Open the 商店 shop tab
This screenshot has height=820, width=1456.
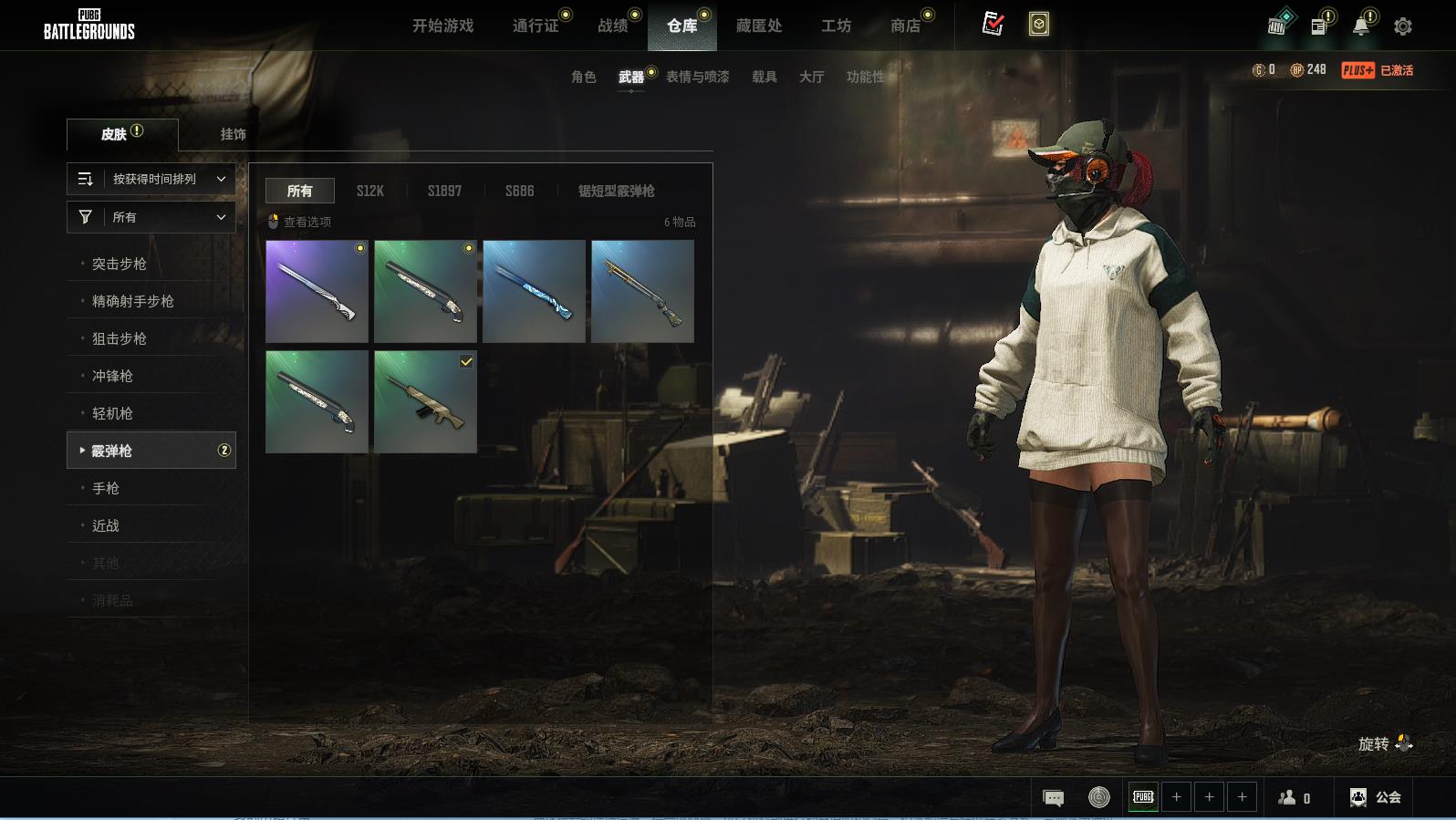point(905,26)
